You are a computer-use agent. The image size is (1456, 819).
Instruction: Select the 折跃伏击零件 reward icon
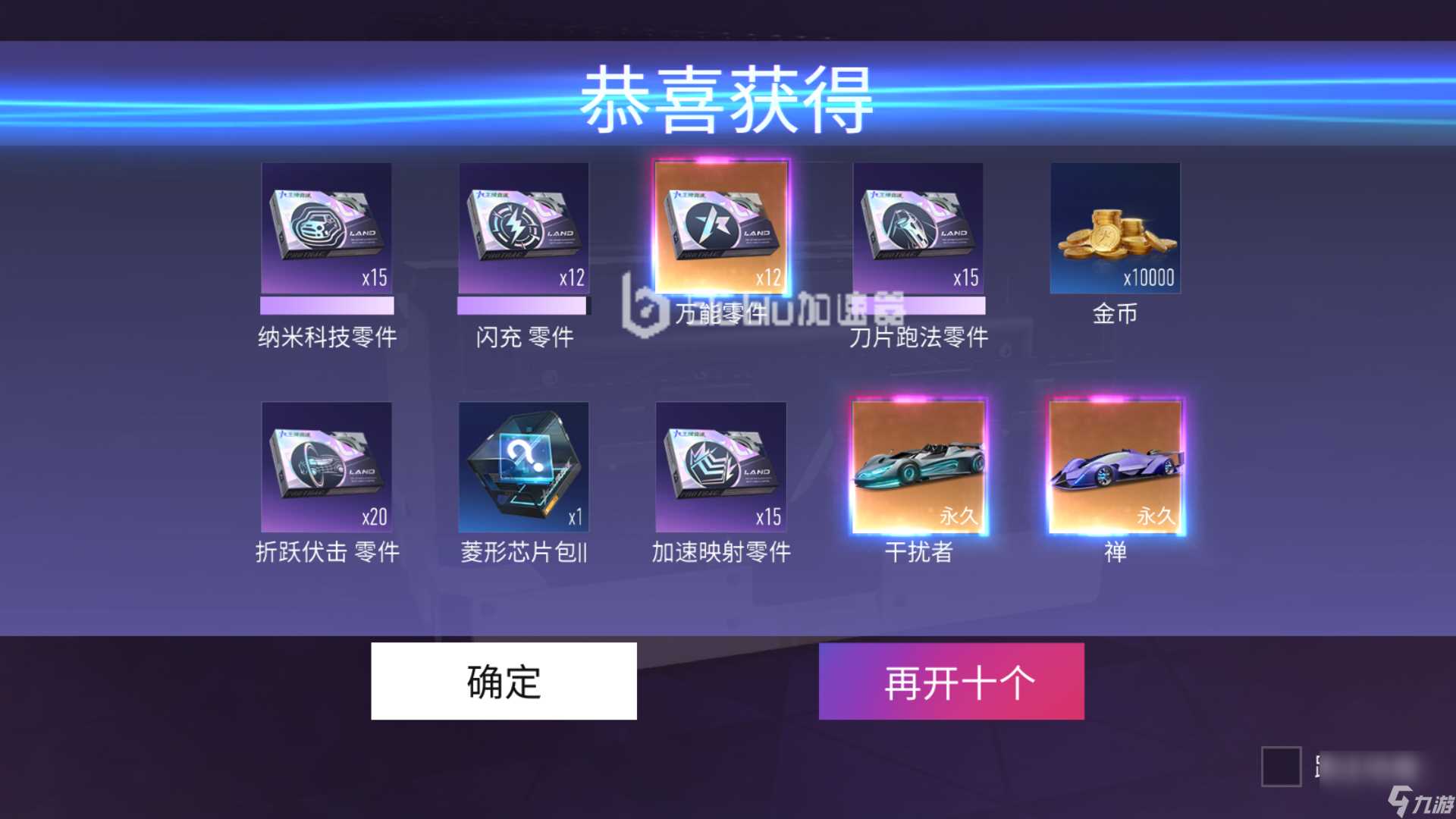(326, 468)
